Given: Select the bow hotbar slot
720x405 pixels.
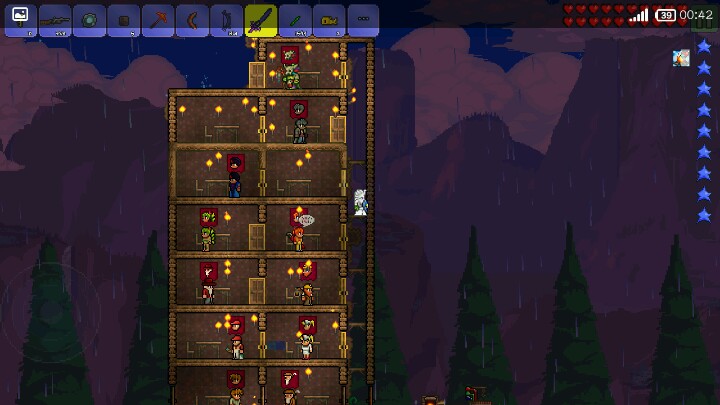Looking at the screenshot, I should click(x=226, y=20).
